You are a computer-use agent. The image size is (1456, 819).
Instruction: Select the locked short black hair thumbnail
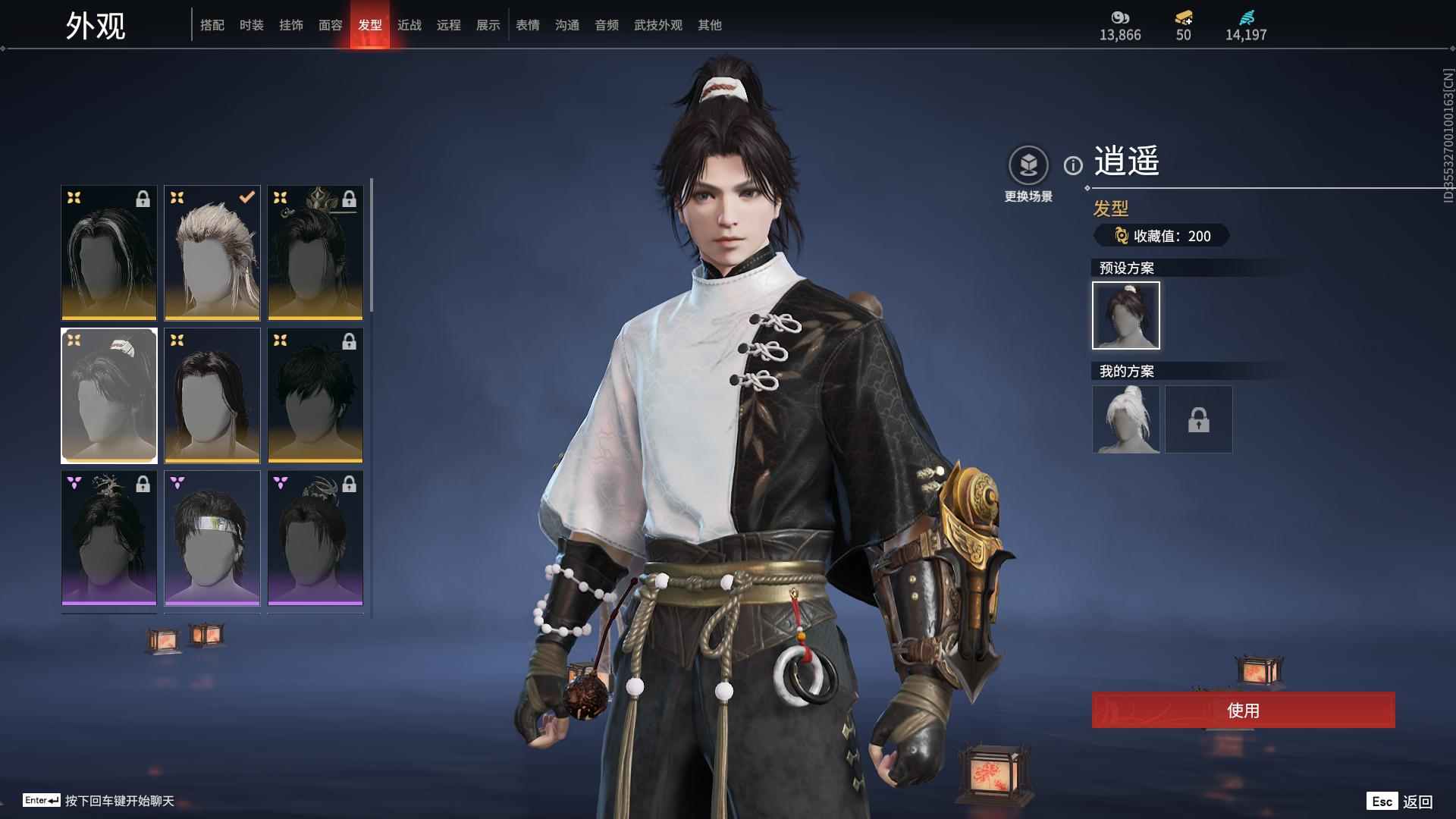(x=315, y=395)
